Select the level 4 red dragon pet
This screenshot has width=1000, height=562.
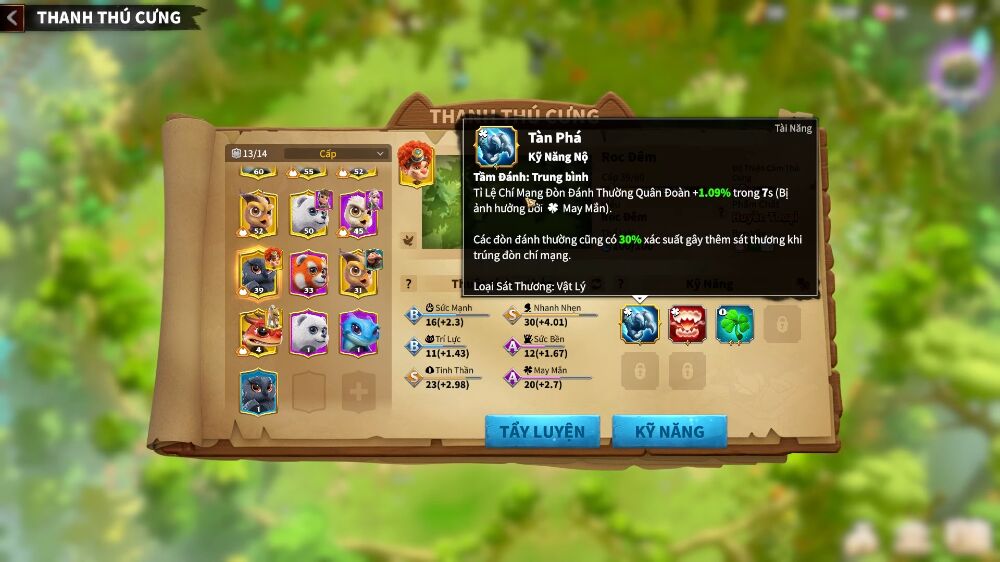tap(258, 332)
